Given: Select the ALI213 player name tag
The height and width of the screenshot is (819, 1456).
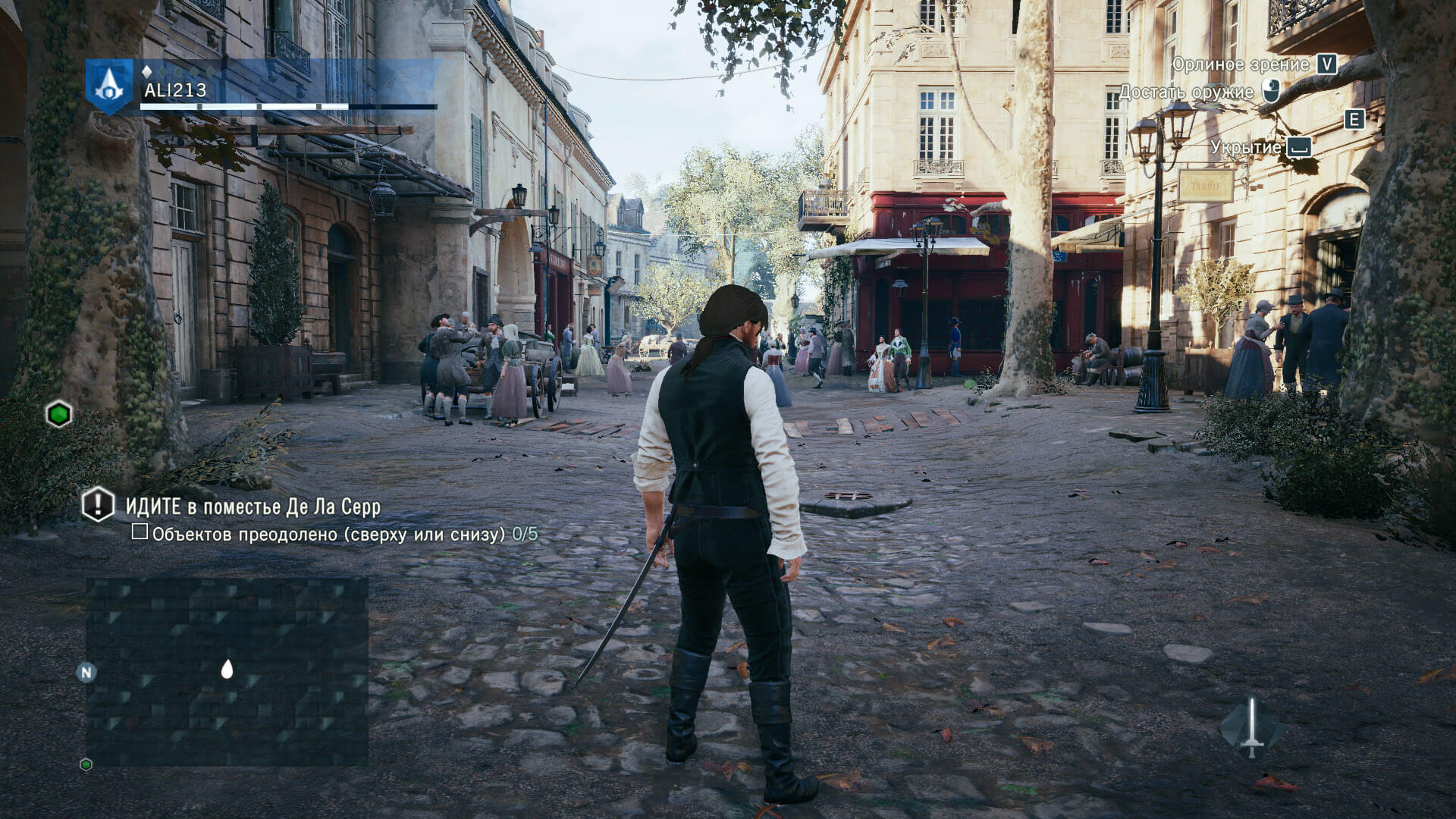Looking at the screenshot, I should (174, 91).
